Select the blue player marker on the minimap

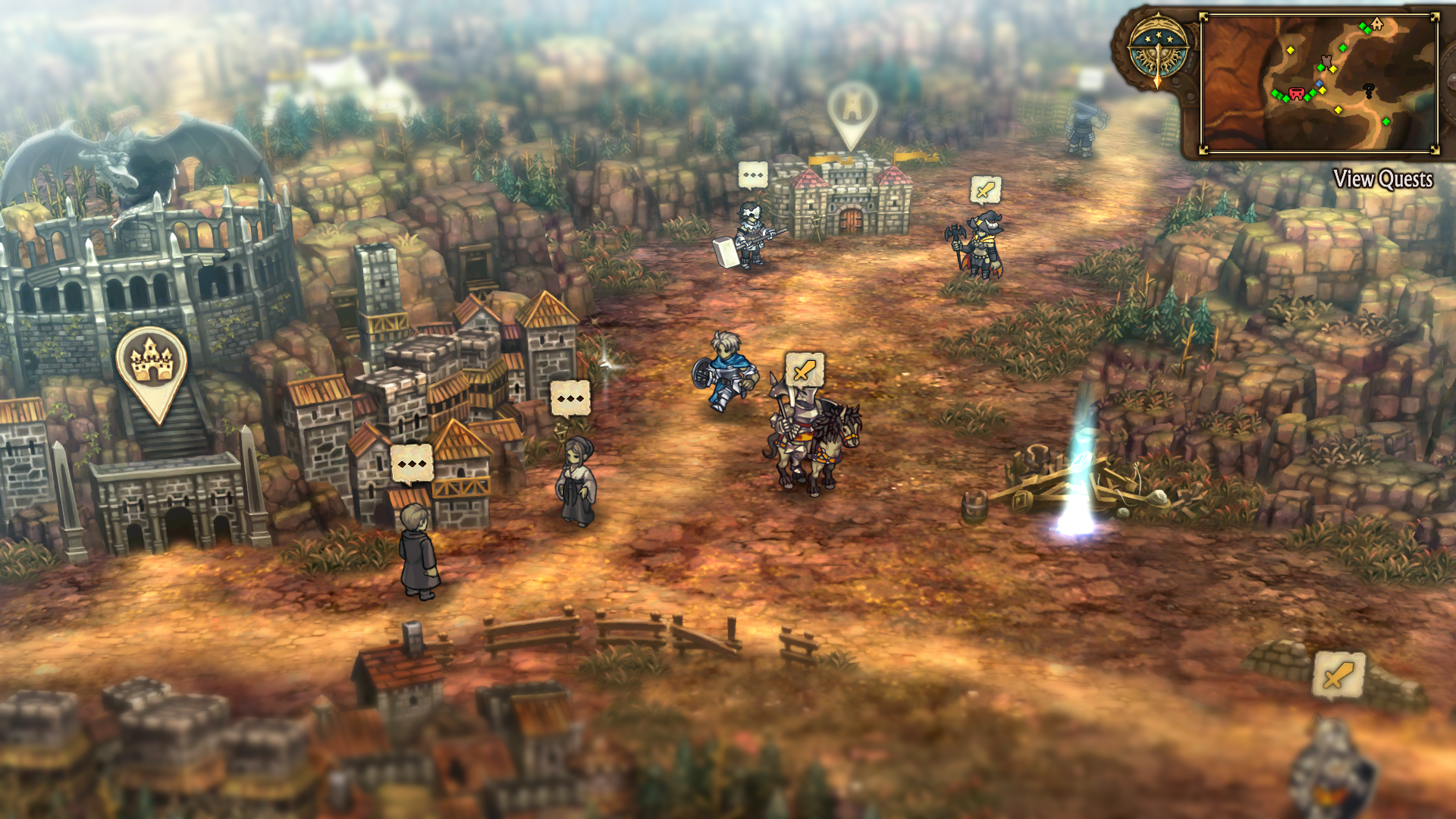click(1319, 83)
